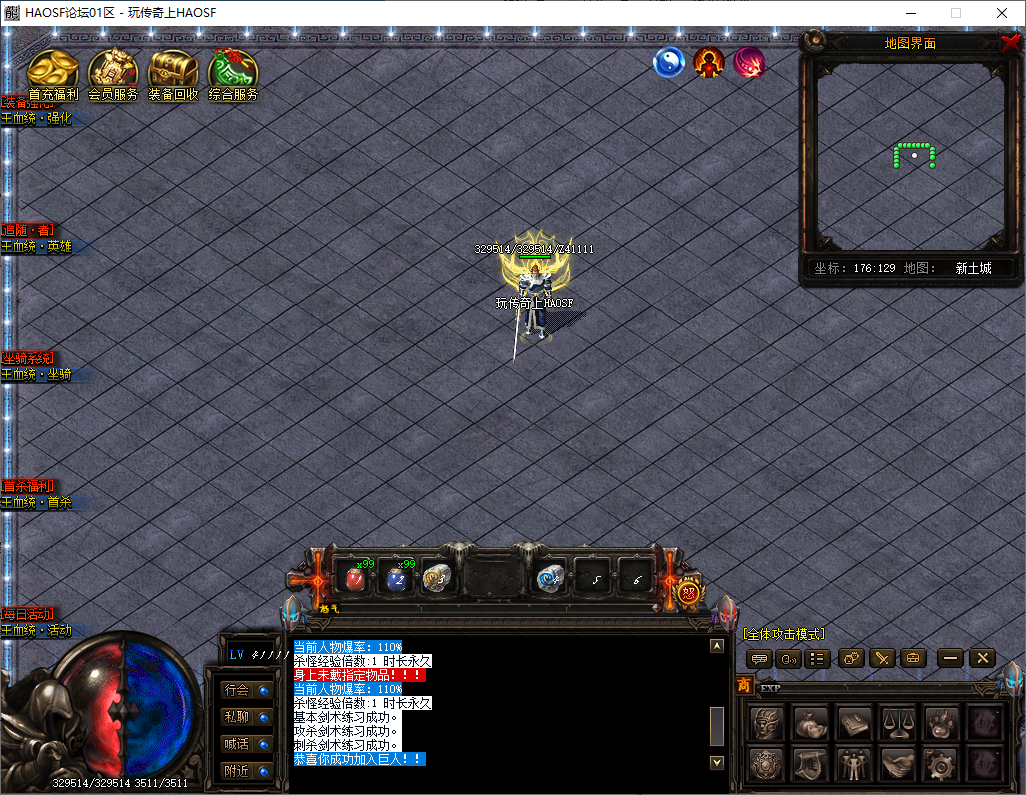Open the 王血统·首杀 side link
Image resolution: width=1026 pixels, height=795 pixels.
(x=37, y=503)
